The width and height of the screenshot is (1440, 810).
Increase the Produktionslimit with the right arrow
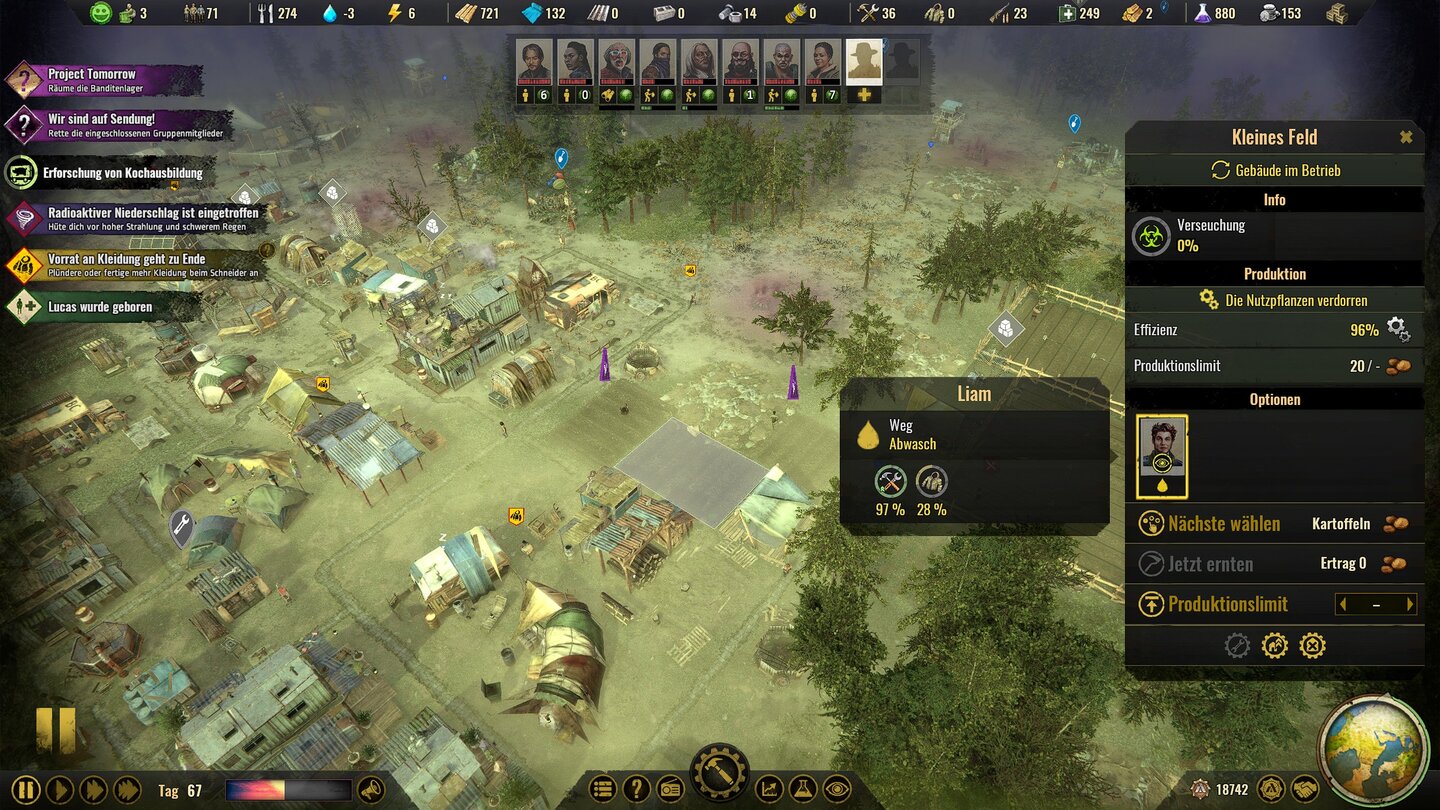(1410, 604)
